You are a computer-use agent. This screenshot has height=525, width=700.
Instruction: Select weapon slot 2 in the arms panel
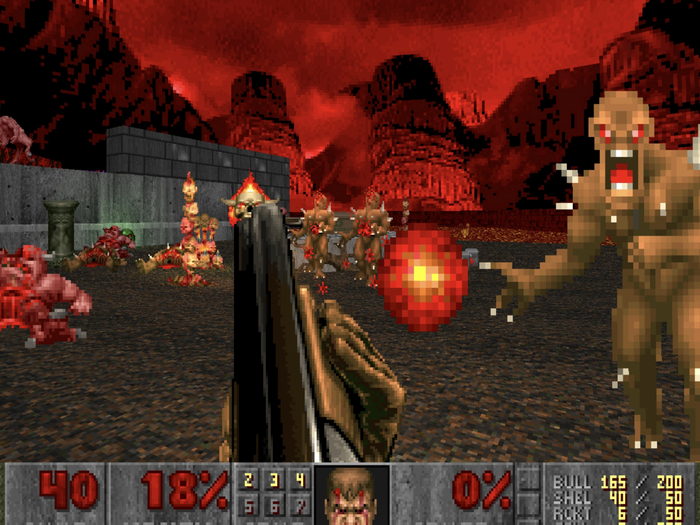click(247, 480)
